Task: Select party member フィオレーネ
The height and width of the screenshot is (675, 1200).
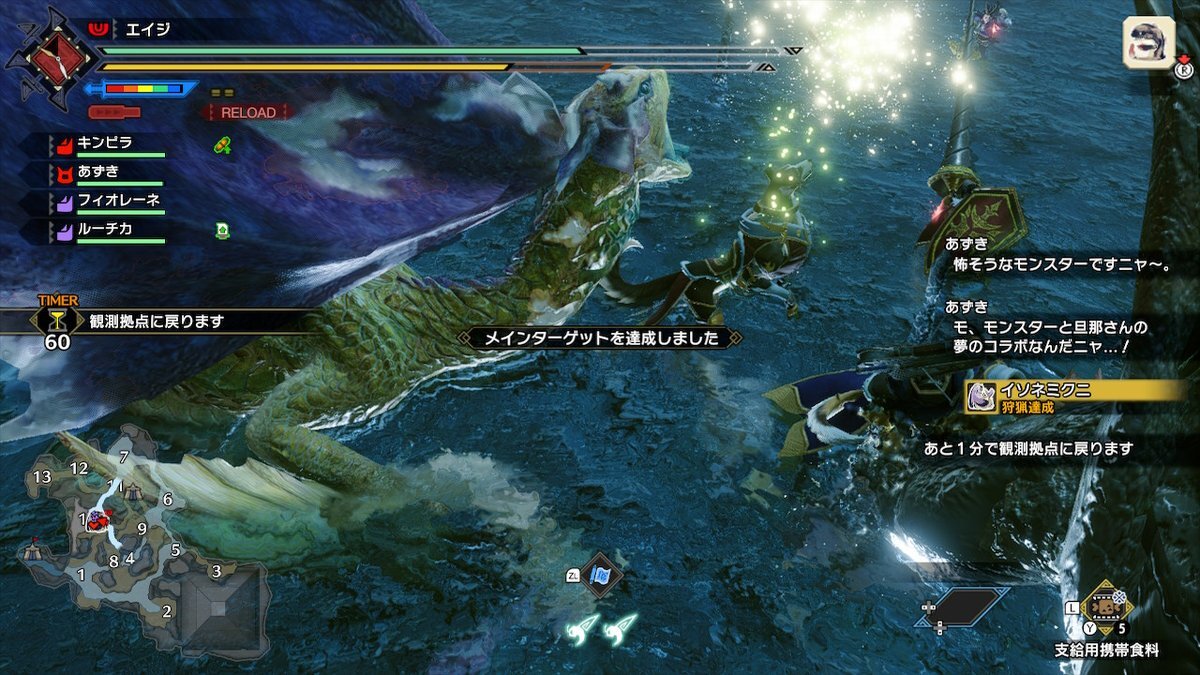Action: coord(118,201)
